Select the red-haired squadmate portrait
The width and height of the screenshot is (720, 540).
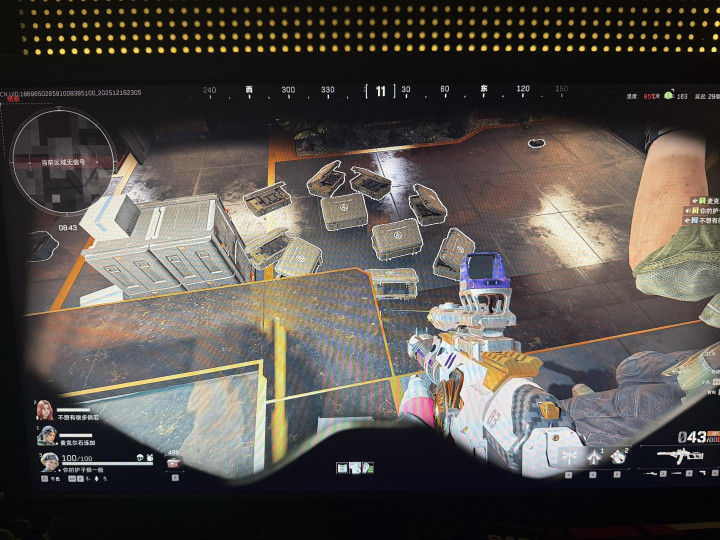(x=45, y=409)
